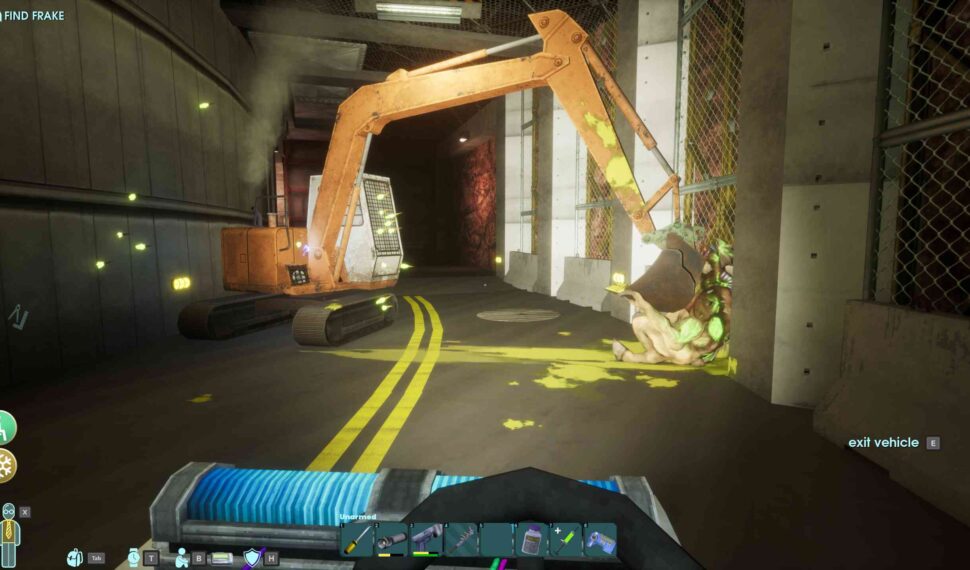Activate the sitting person icon
This screenshot has width=970, height=570.
coord(182,558)
